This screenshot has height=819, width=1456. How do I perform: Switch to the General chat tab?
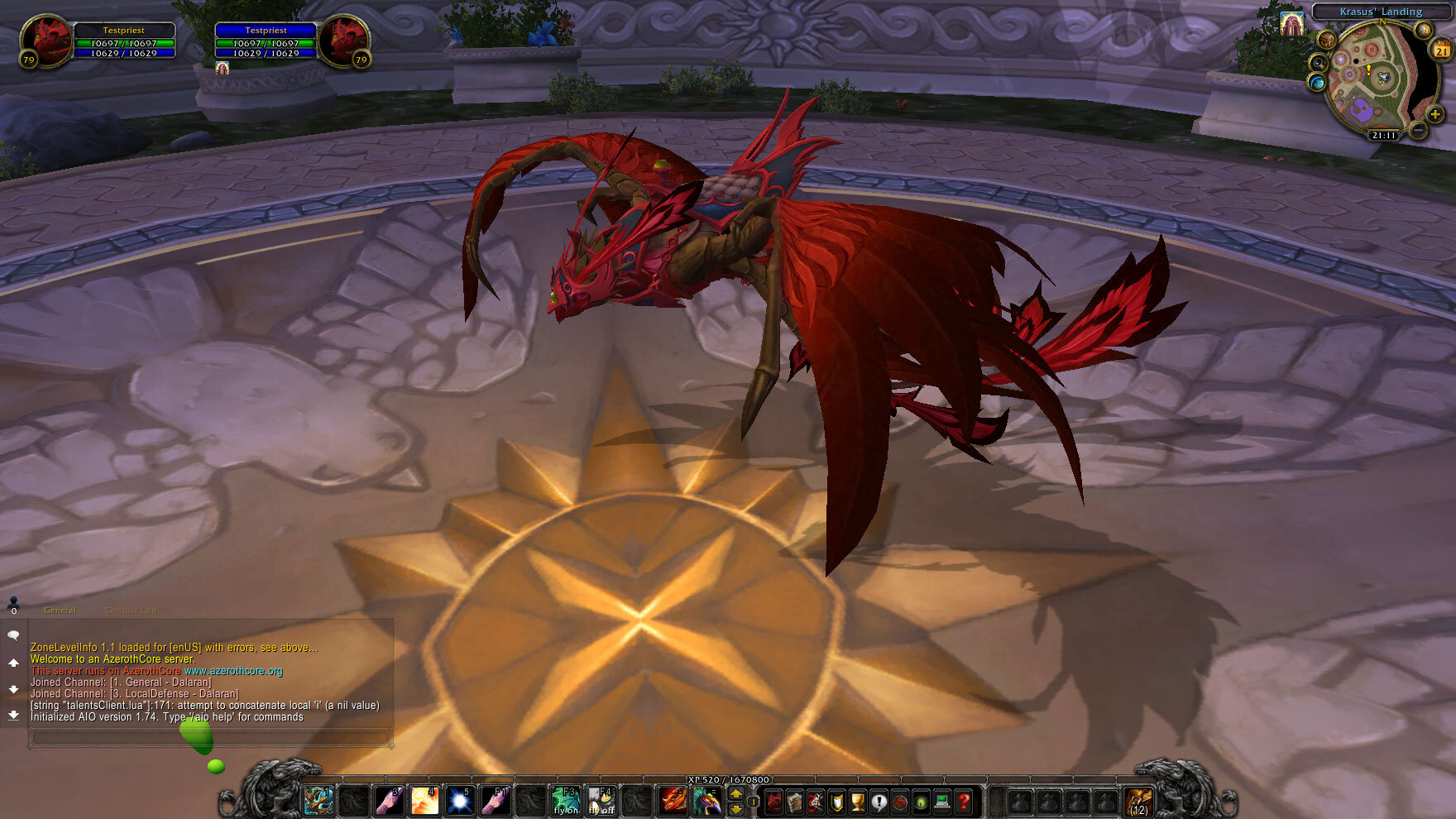click(x=60, y=611)
